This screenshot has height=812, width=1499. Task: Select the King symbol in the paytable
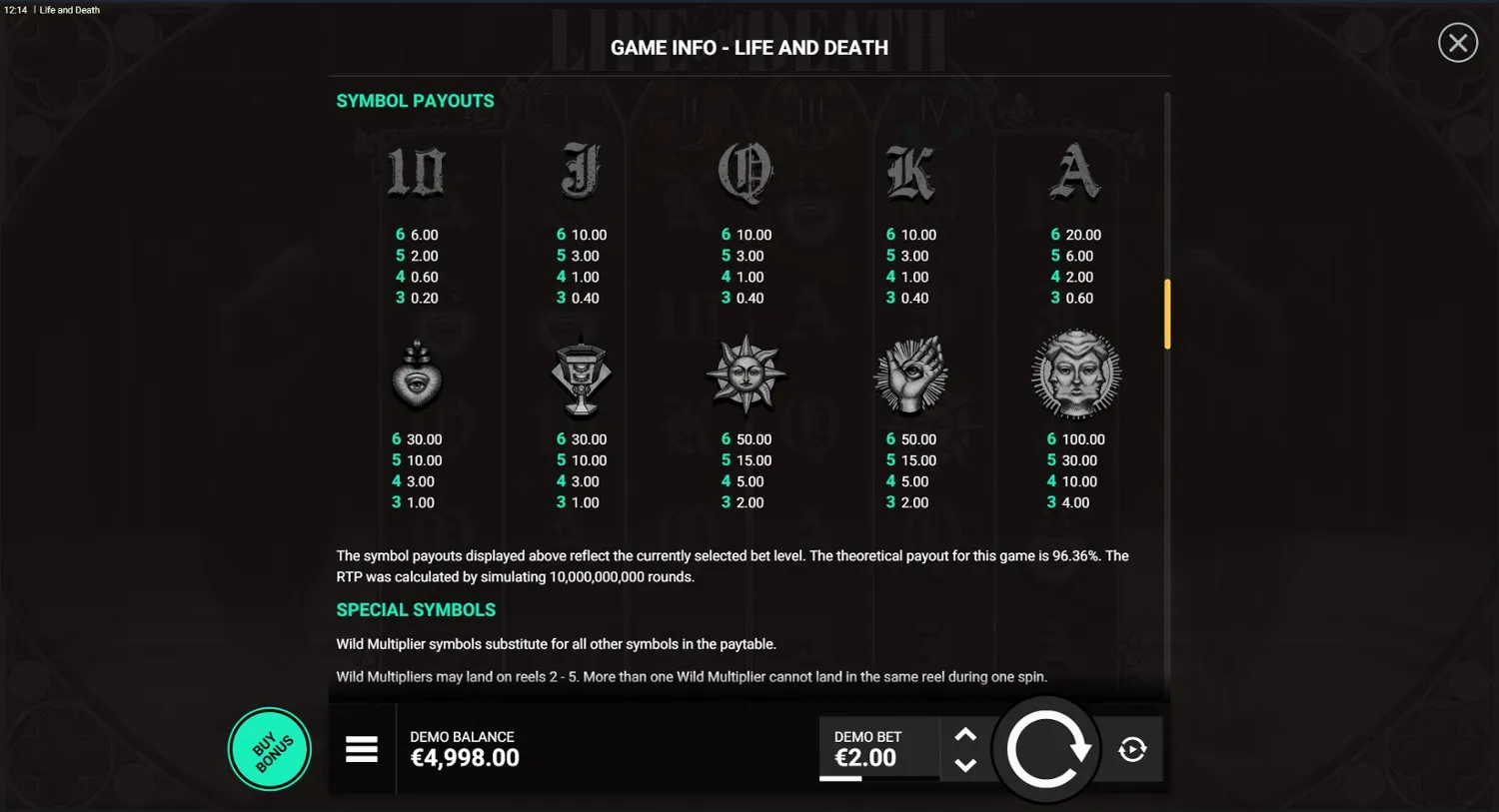point(909,172)
